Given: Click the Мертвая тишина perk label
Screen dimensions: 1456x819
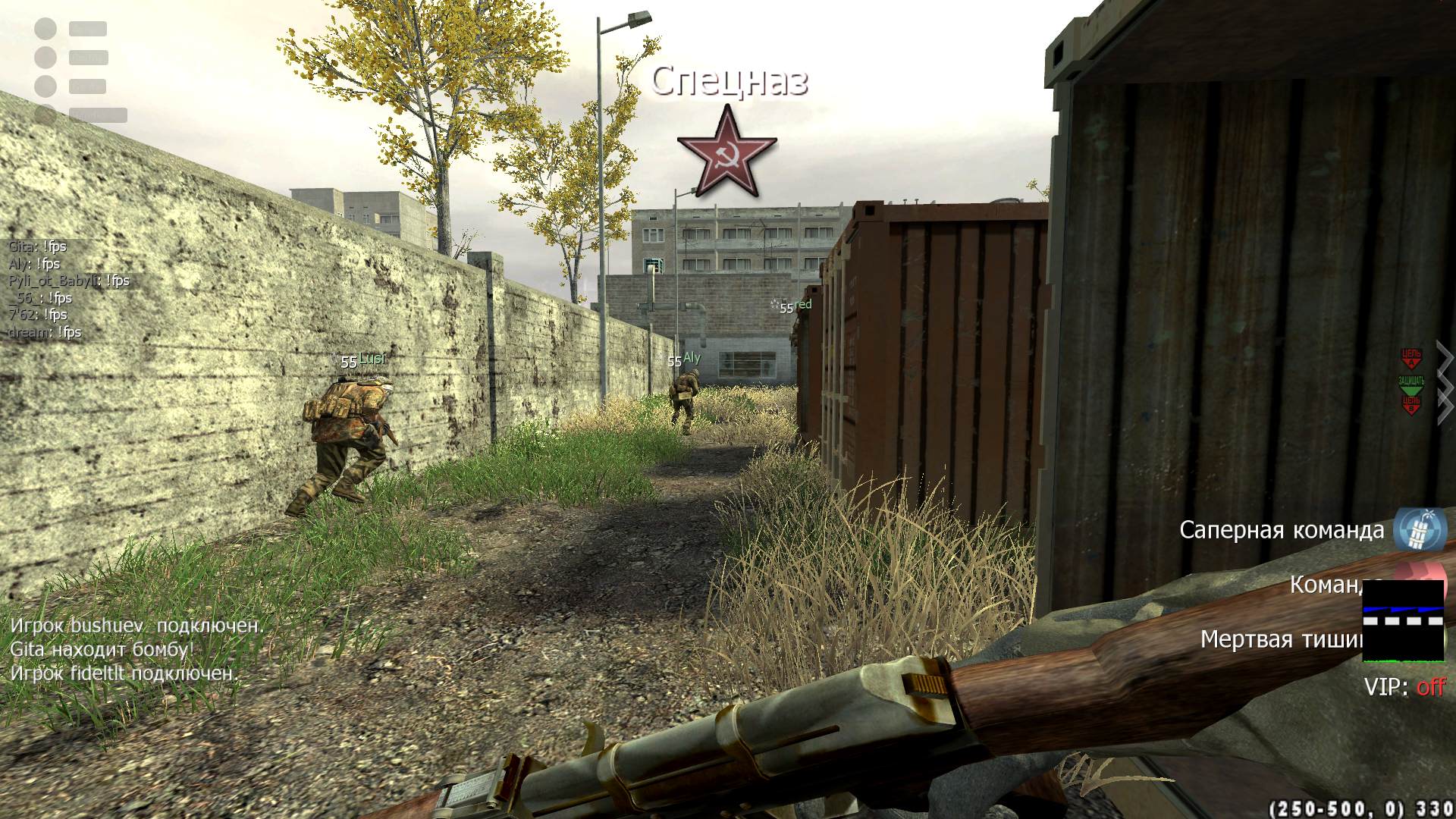Looking at the screenshot, I should [x=1282, y=639].
